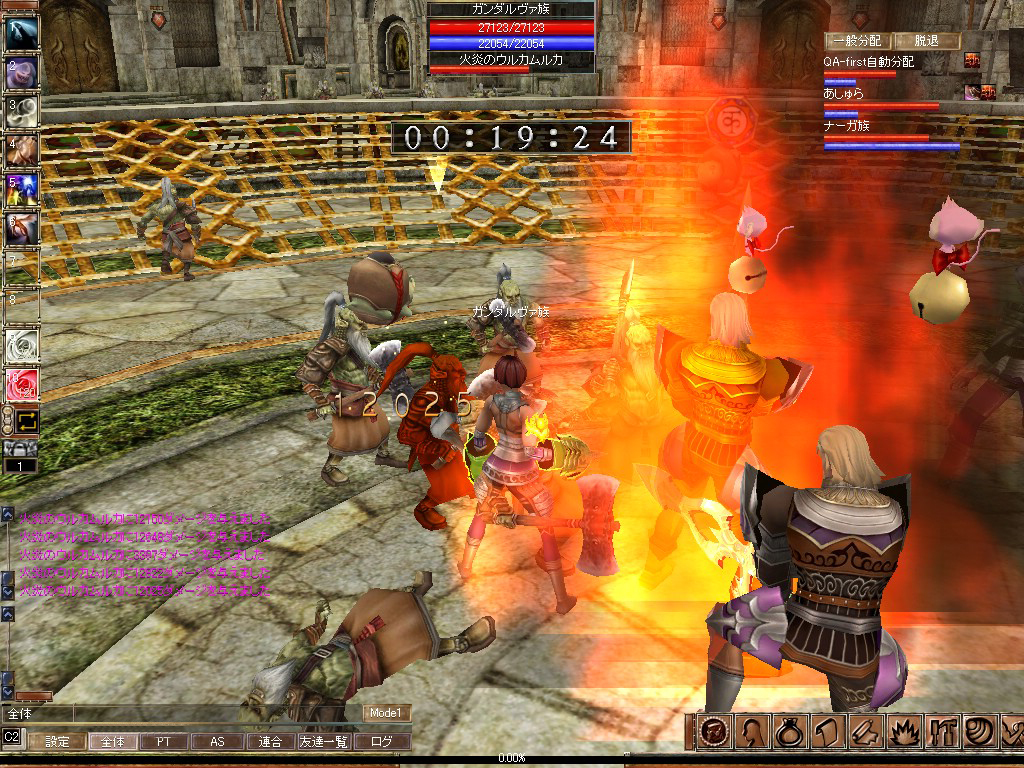
Task: Open the hammer crafting menu icon
Action: pos(942,732)
